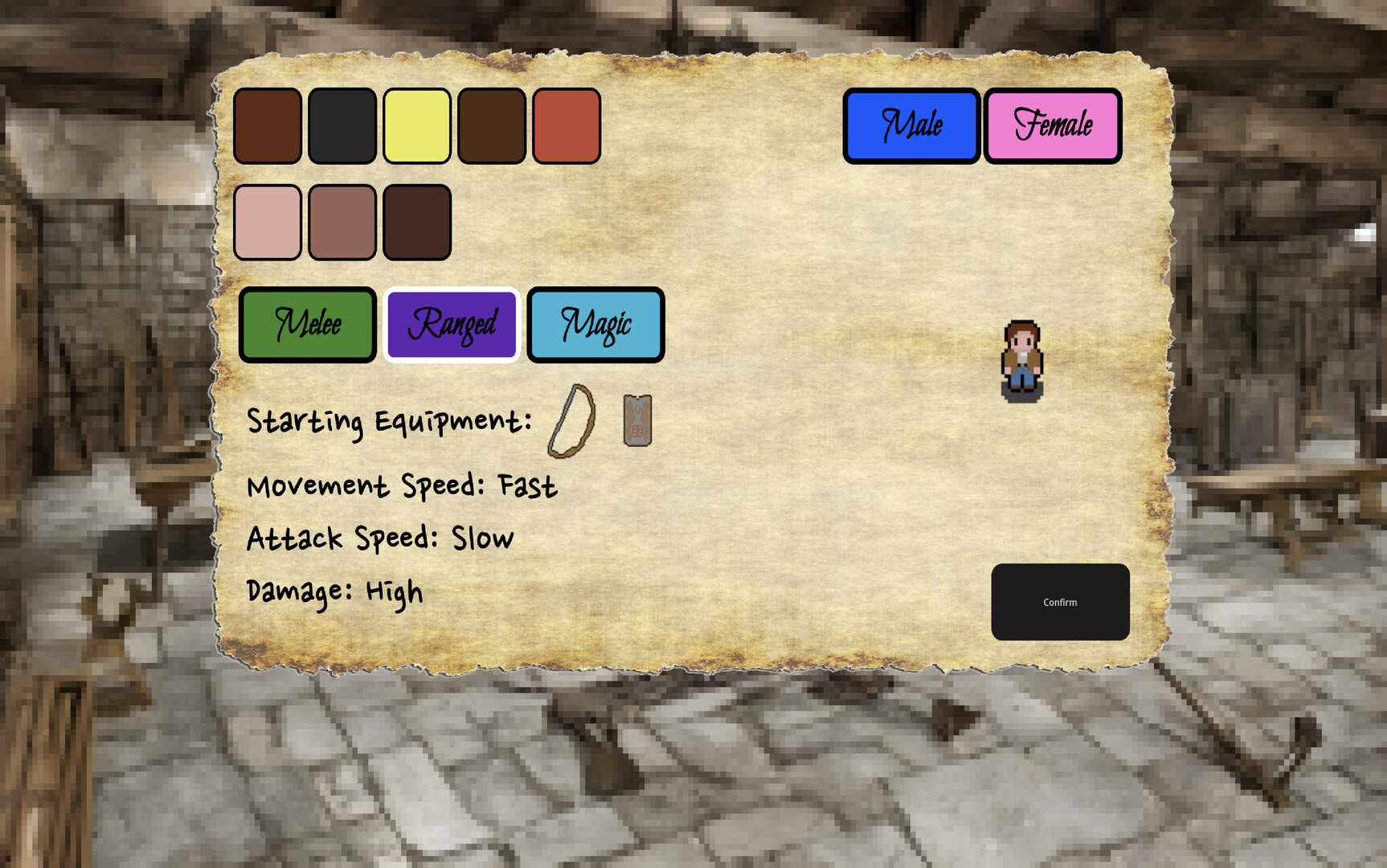Pick the dark brown hair color
The image size is (1387, 868).
(492, 126)
